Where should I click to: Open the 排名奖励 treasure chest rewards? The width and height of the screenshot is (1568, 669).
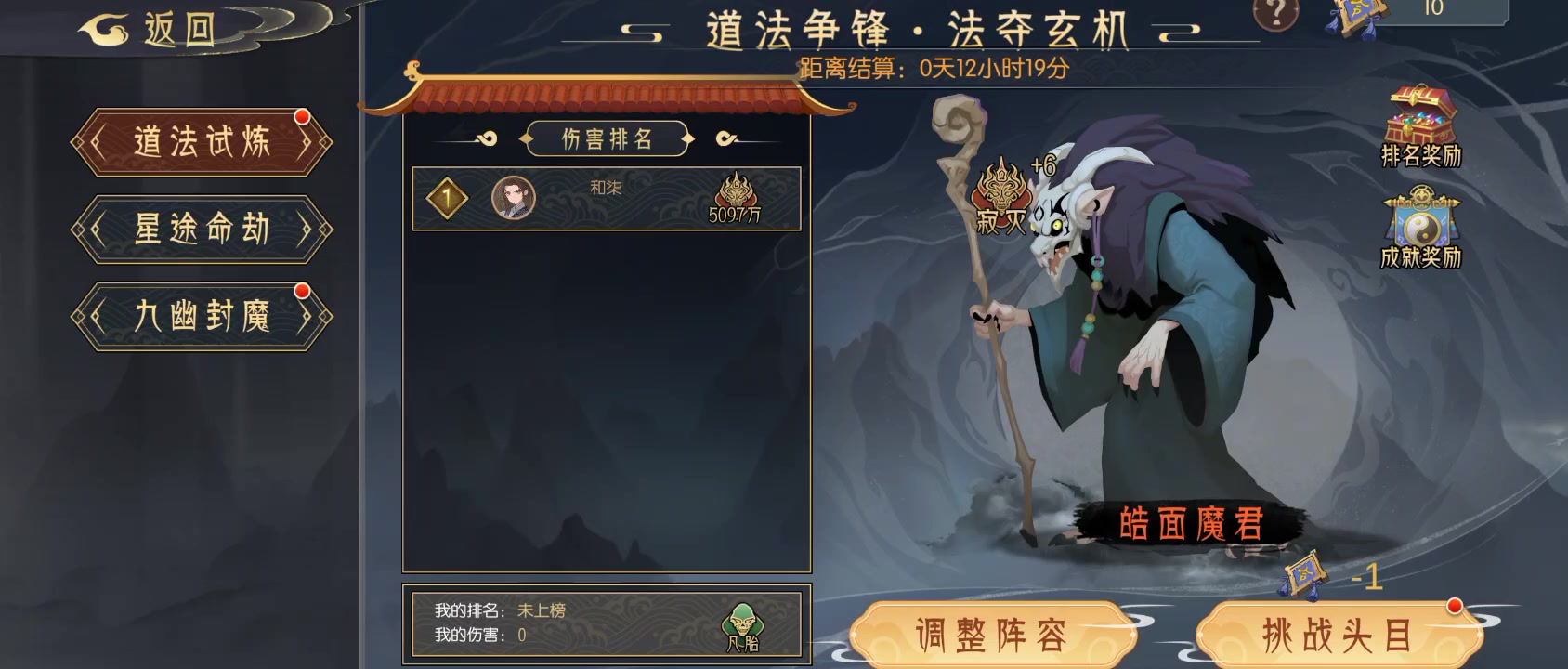point(1419,121)
